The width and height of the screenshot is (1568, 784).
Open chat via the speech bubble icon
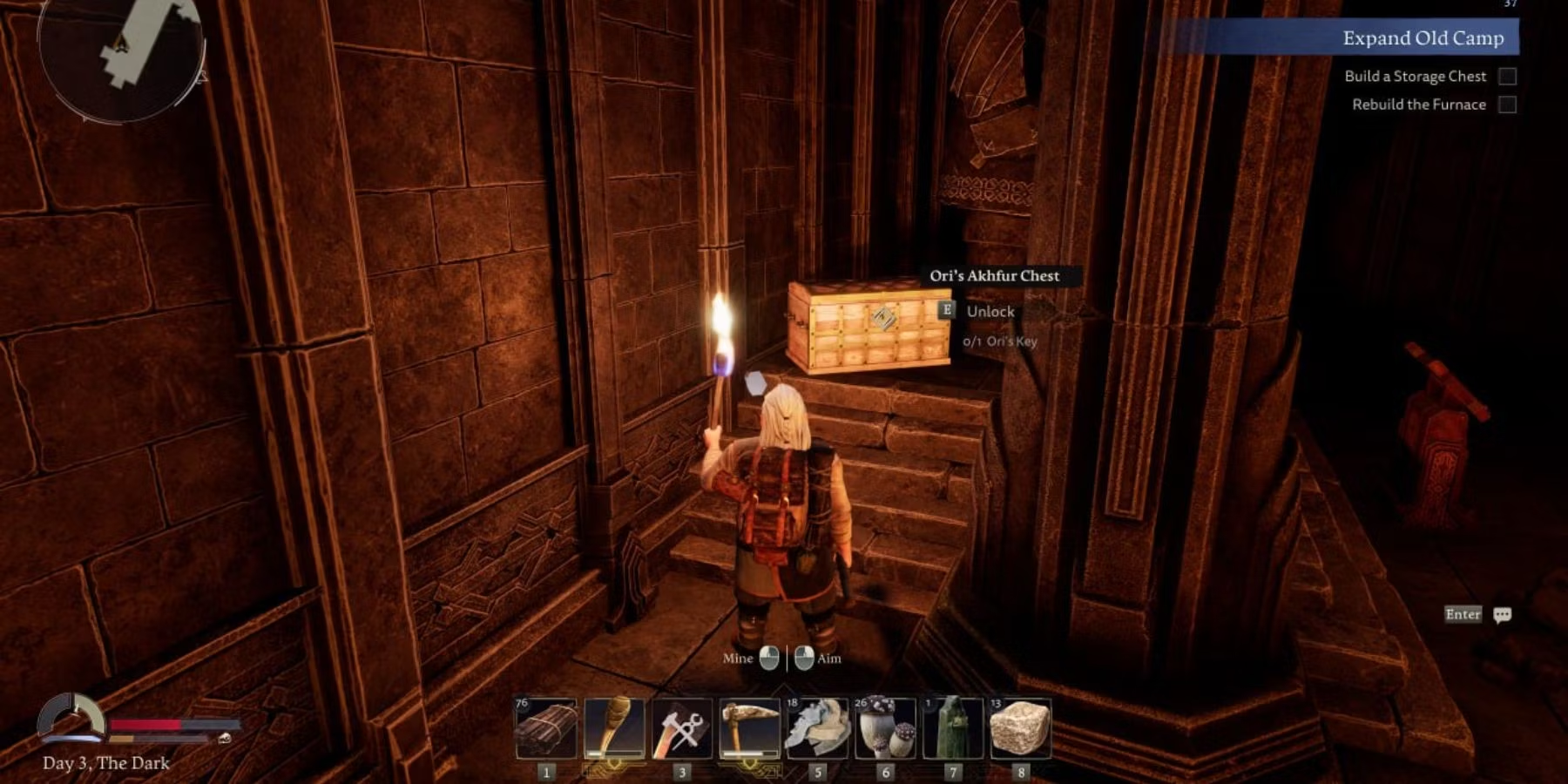click(x=1502, y=615)
